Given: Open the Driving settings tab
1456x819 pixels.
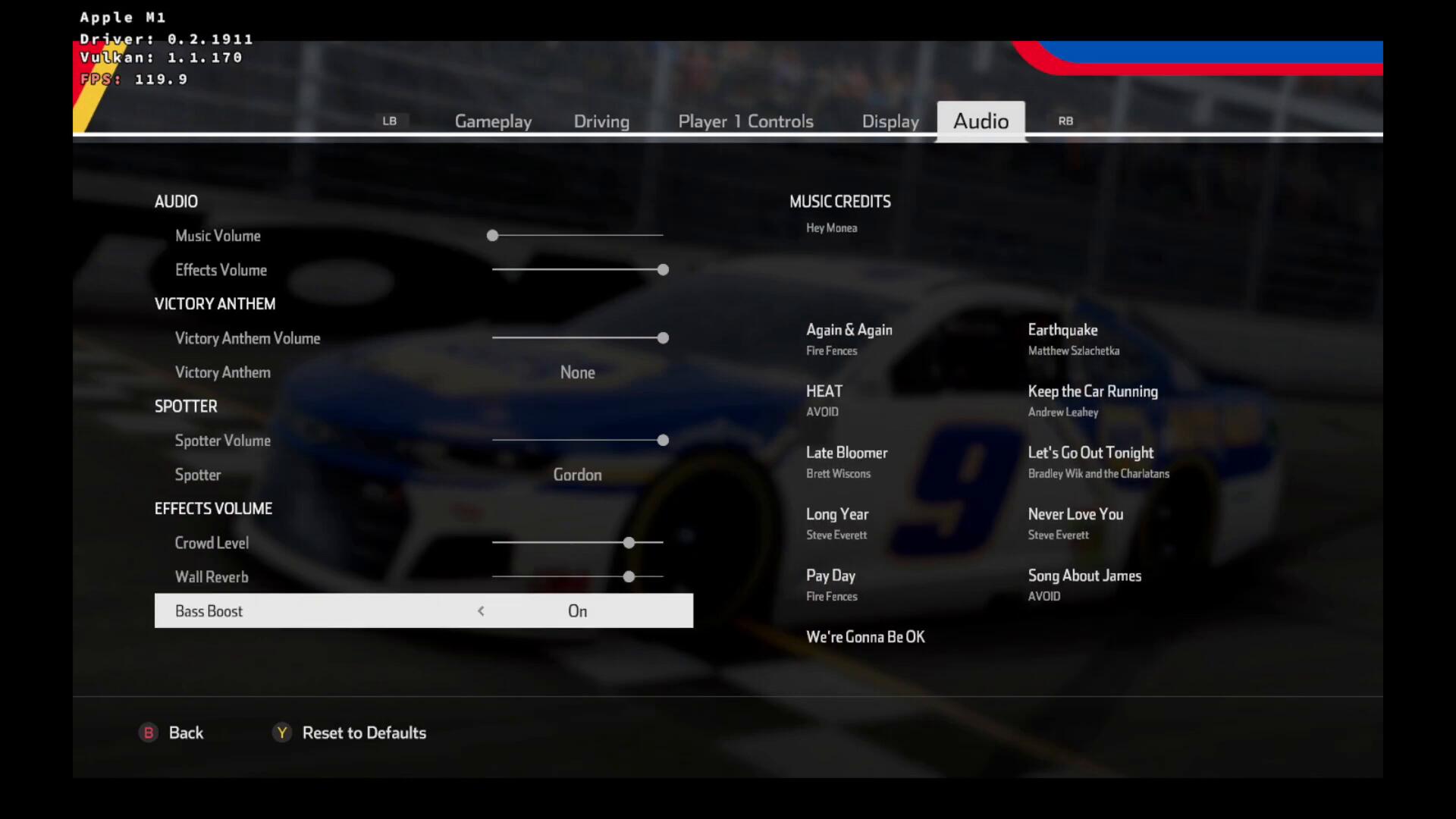Looking at the screenshot, I should [x=601, y=121].
